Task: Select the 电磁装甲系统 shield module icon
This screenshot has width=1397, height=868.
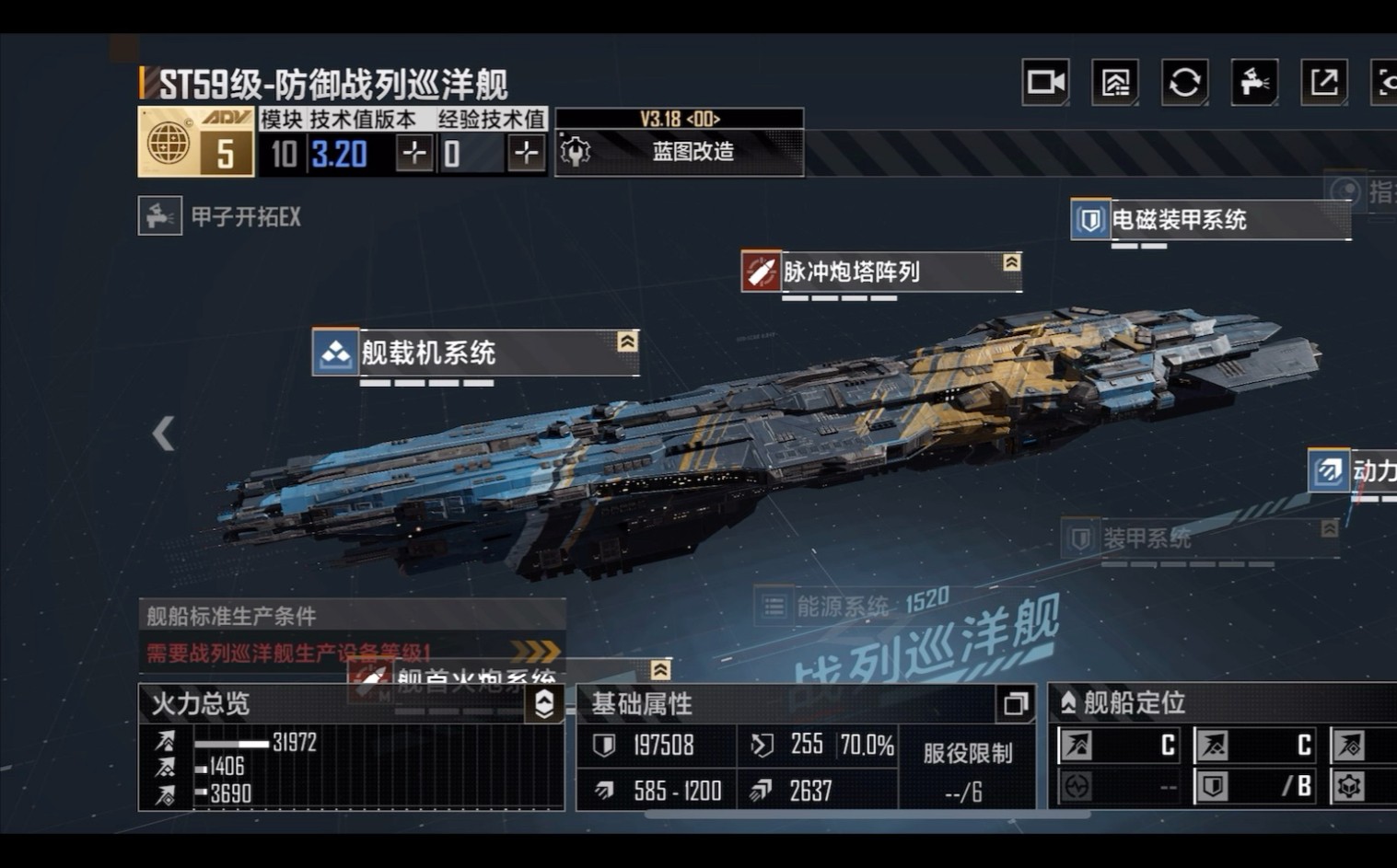Action: (1088, 219)
